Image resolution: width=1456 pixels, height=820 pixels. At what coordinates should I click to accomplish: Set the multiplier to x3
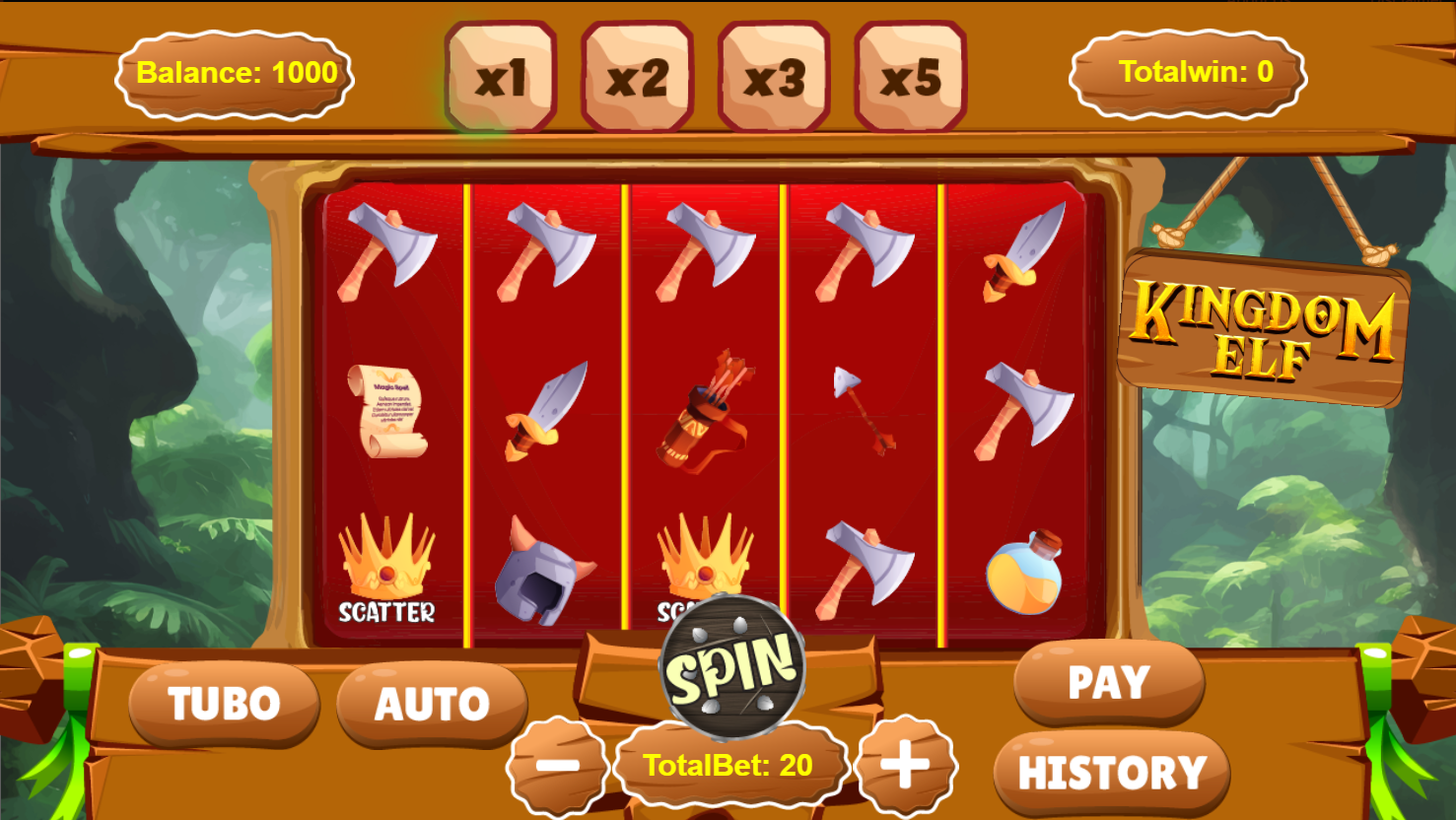pos(774,77)
